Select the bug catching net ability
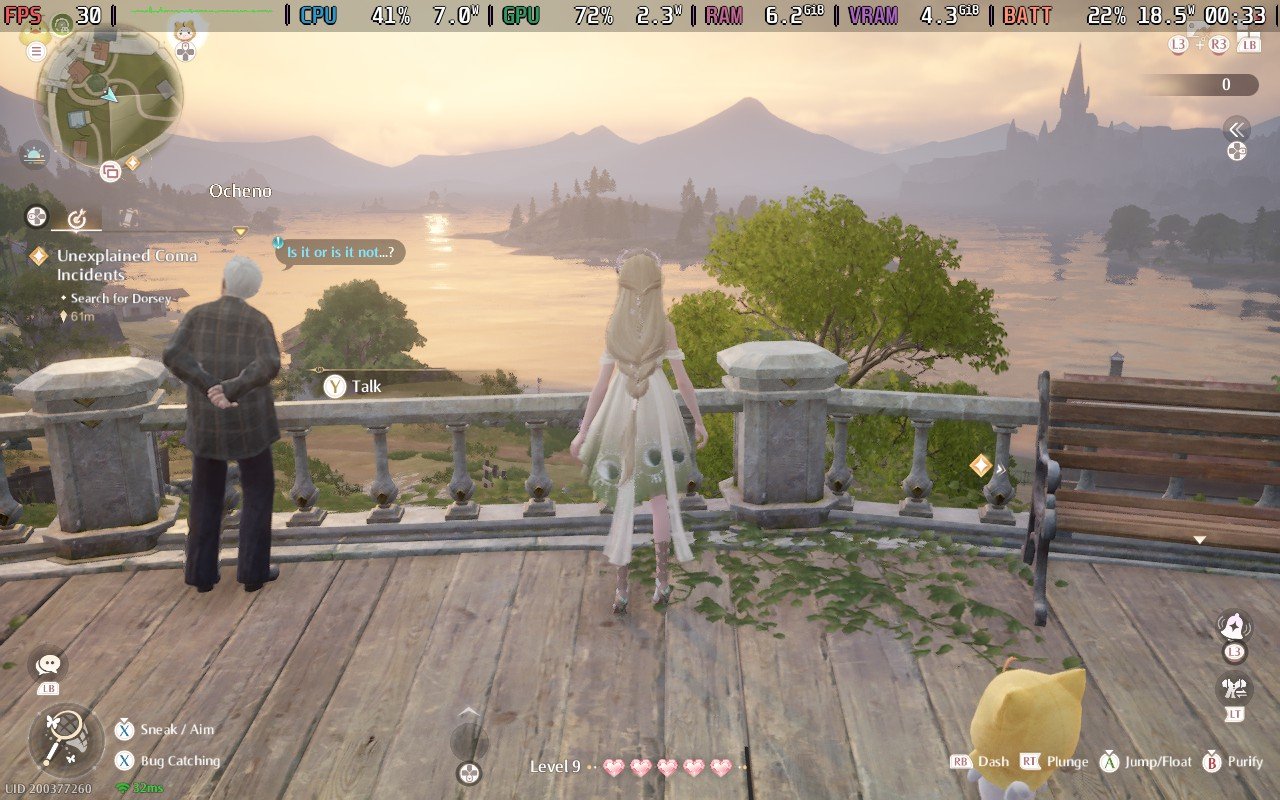The width and height of the screenshot is (1280, 800). pyautogui.click(x=66, y=741)
